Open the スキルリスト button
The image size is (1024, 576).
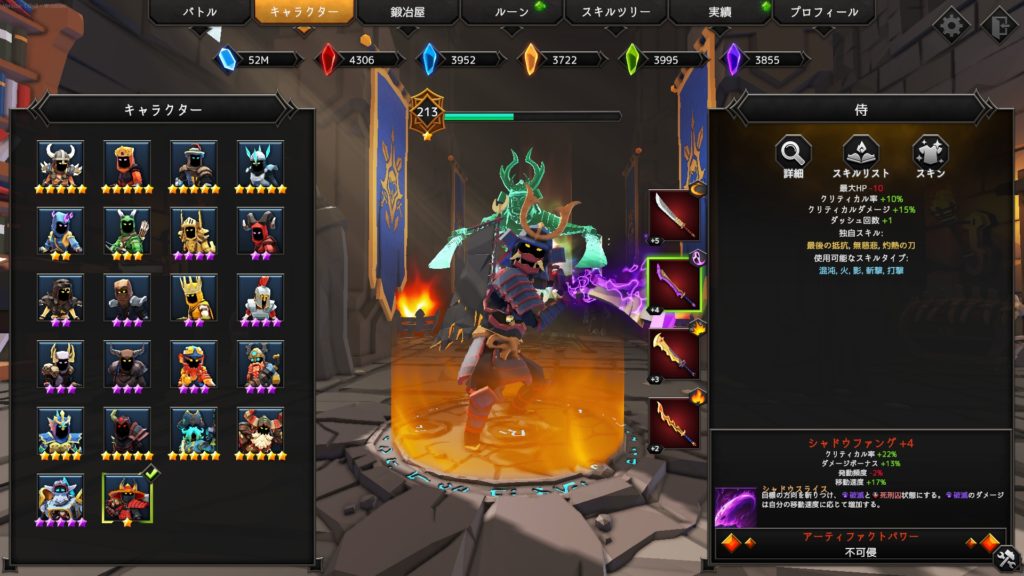pos(861,153)
